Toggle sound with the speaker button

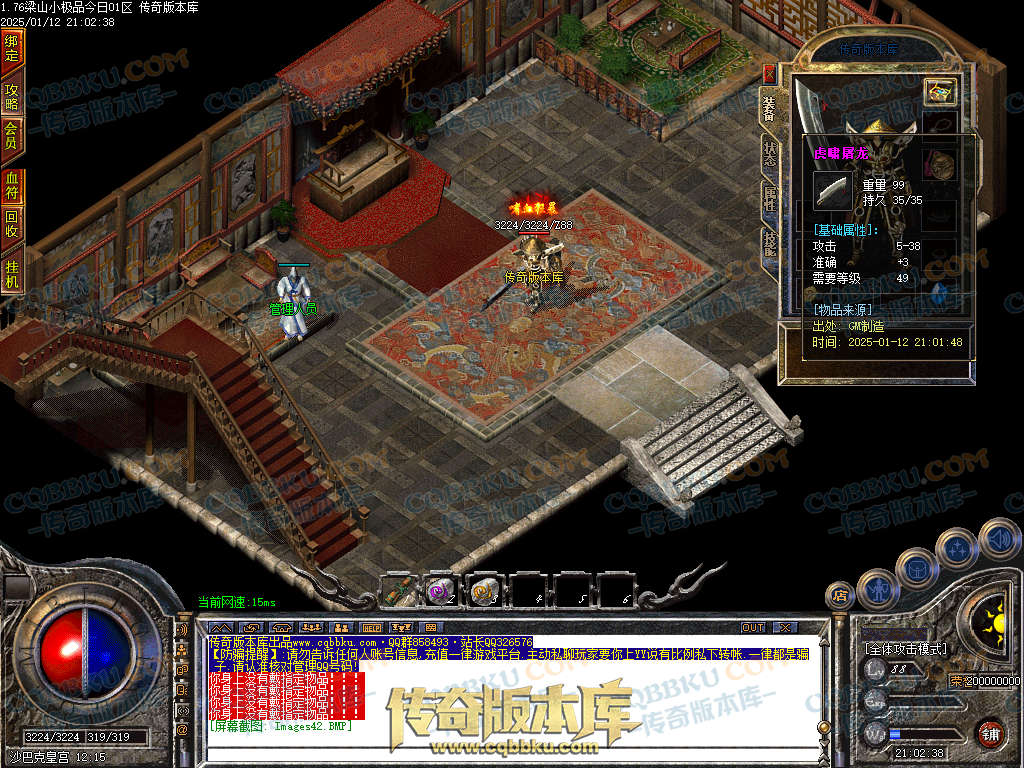[999, 540]
